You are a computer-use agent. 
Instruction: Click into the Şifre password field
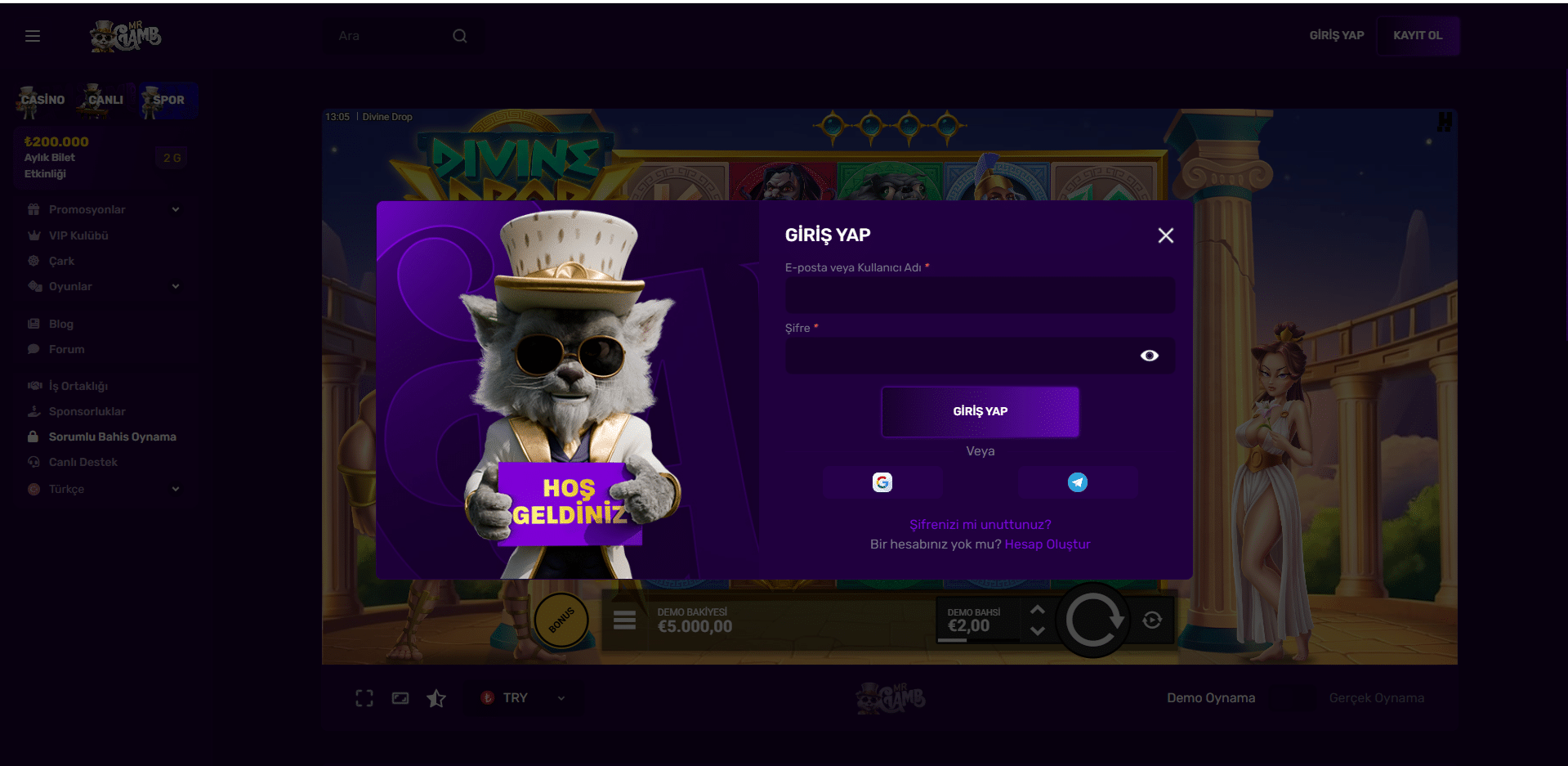[x=956, y=356]
